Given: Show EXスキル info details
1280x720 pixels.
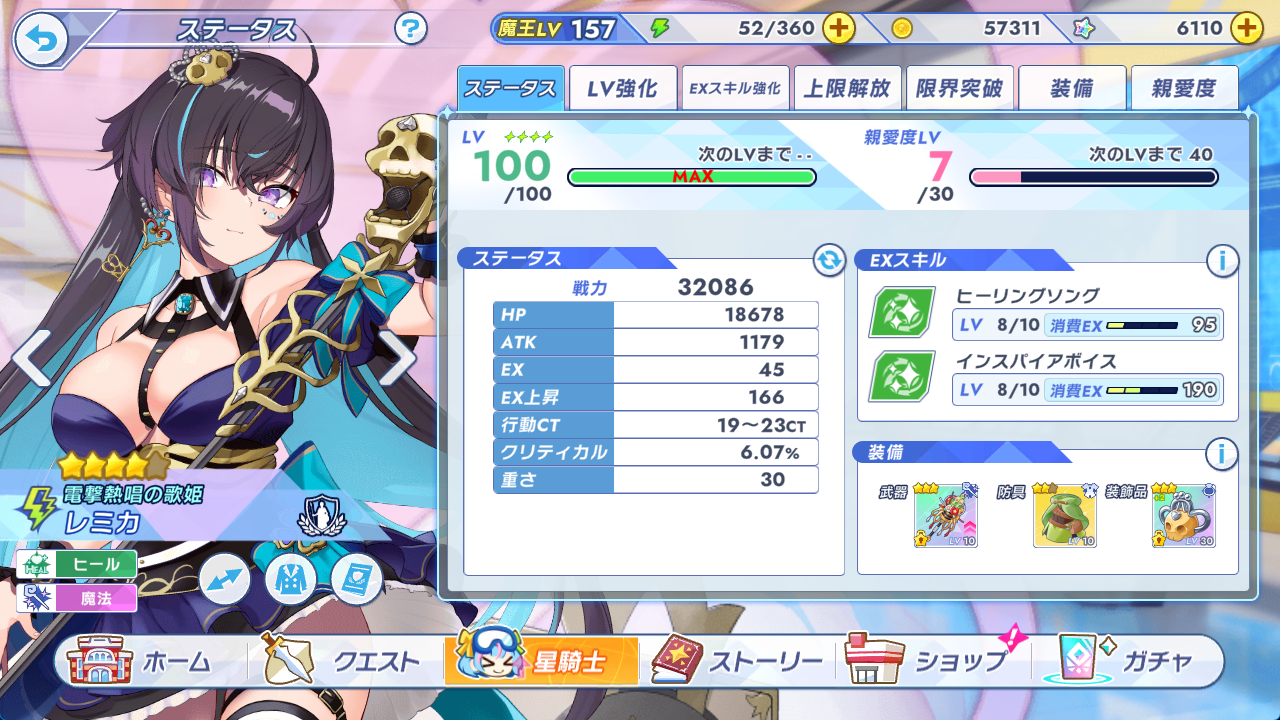Looking at the screenshot, I should click(x=1221, y=262).
